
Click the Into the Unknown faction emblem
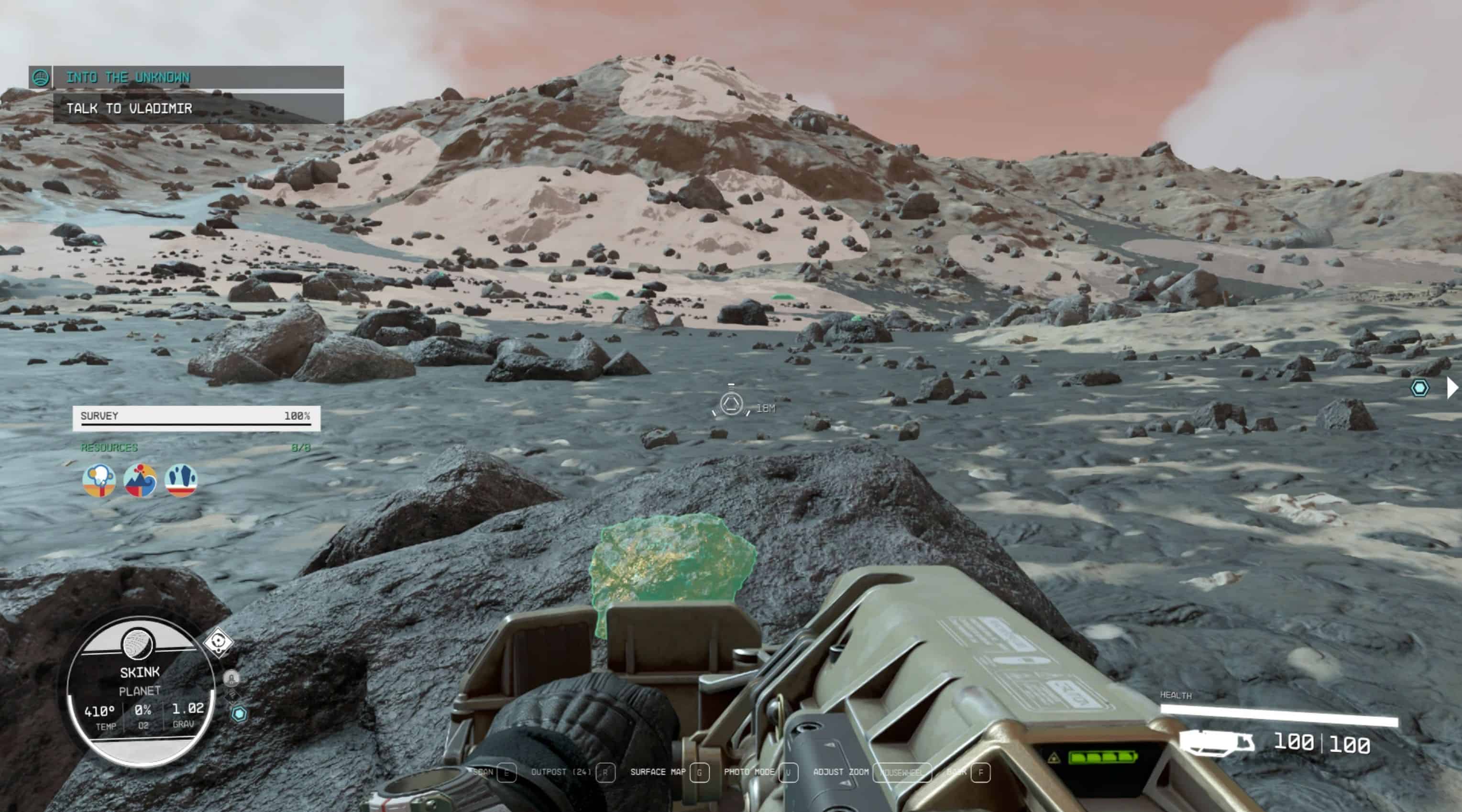(40, 77)
